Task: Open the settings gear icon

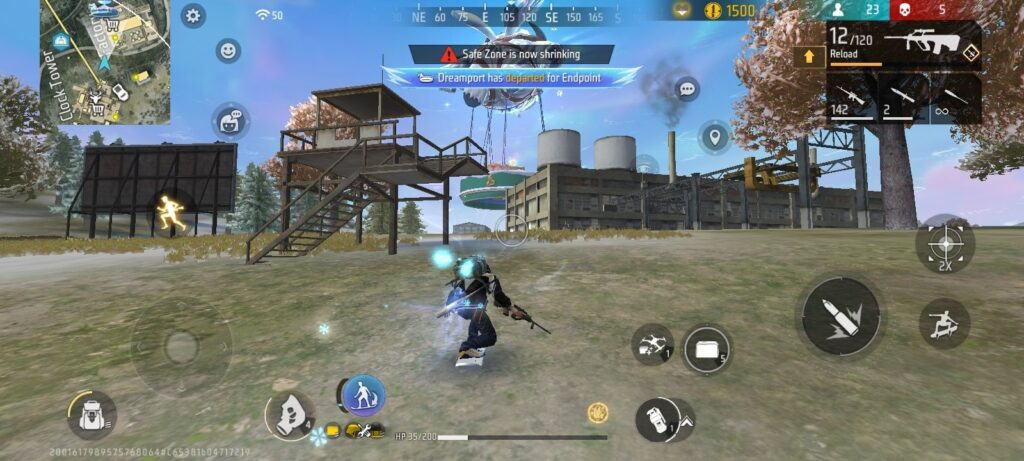Action: click(193, 15)
